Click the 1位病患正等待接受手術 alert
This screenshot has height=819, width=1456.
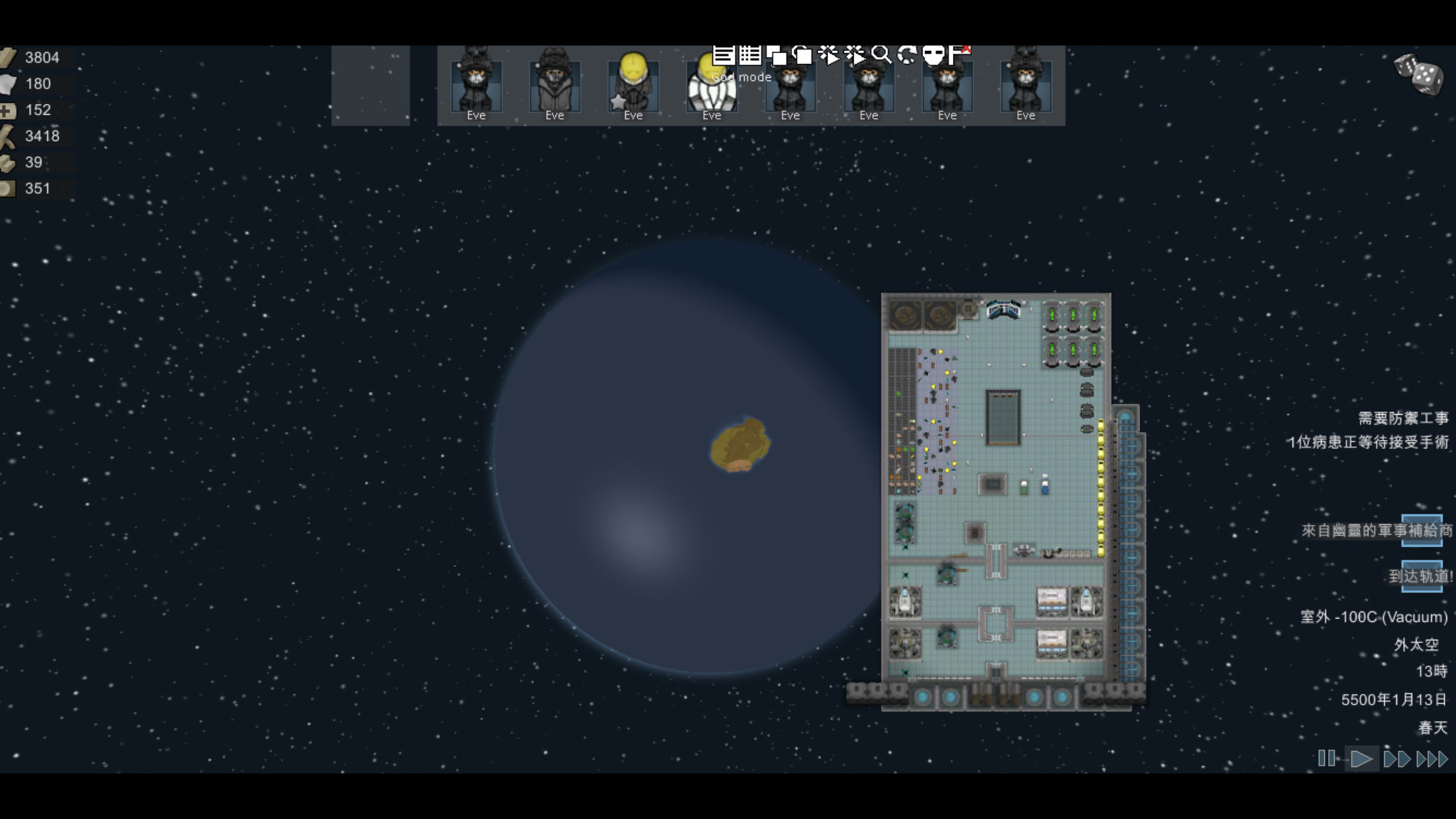point(1369,441)
